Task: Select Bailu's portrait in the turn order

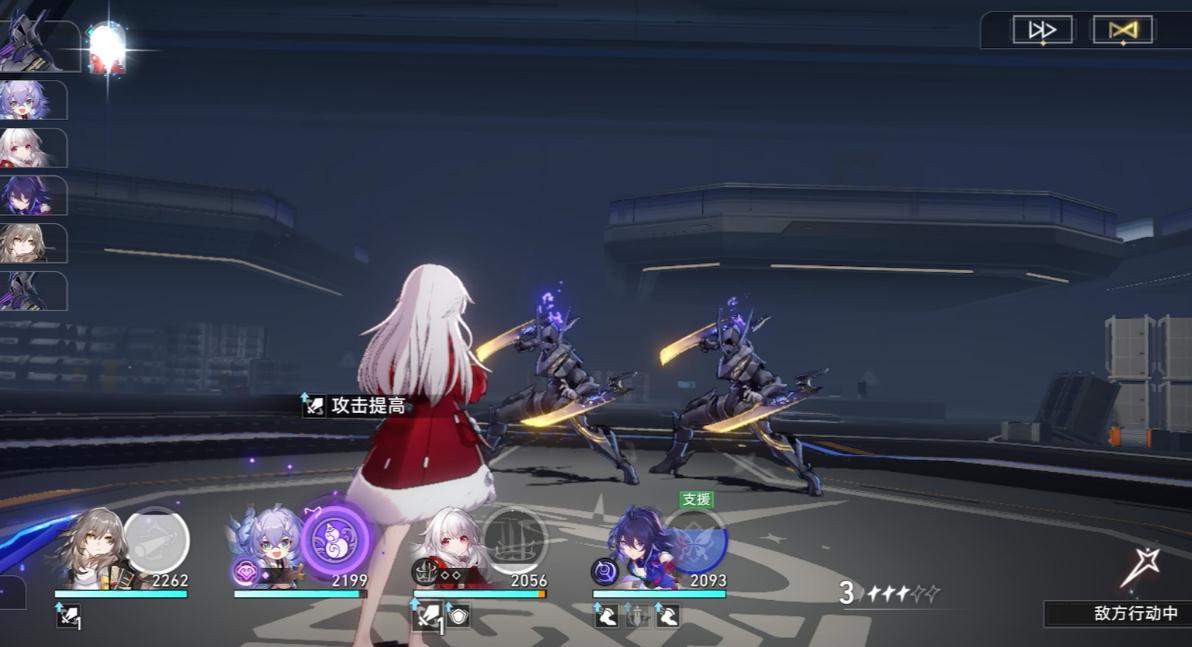Action: click(28, 100)
